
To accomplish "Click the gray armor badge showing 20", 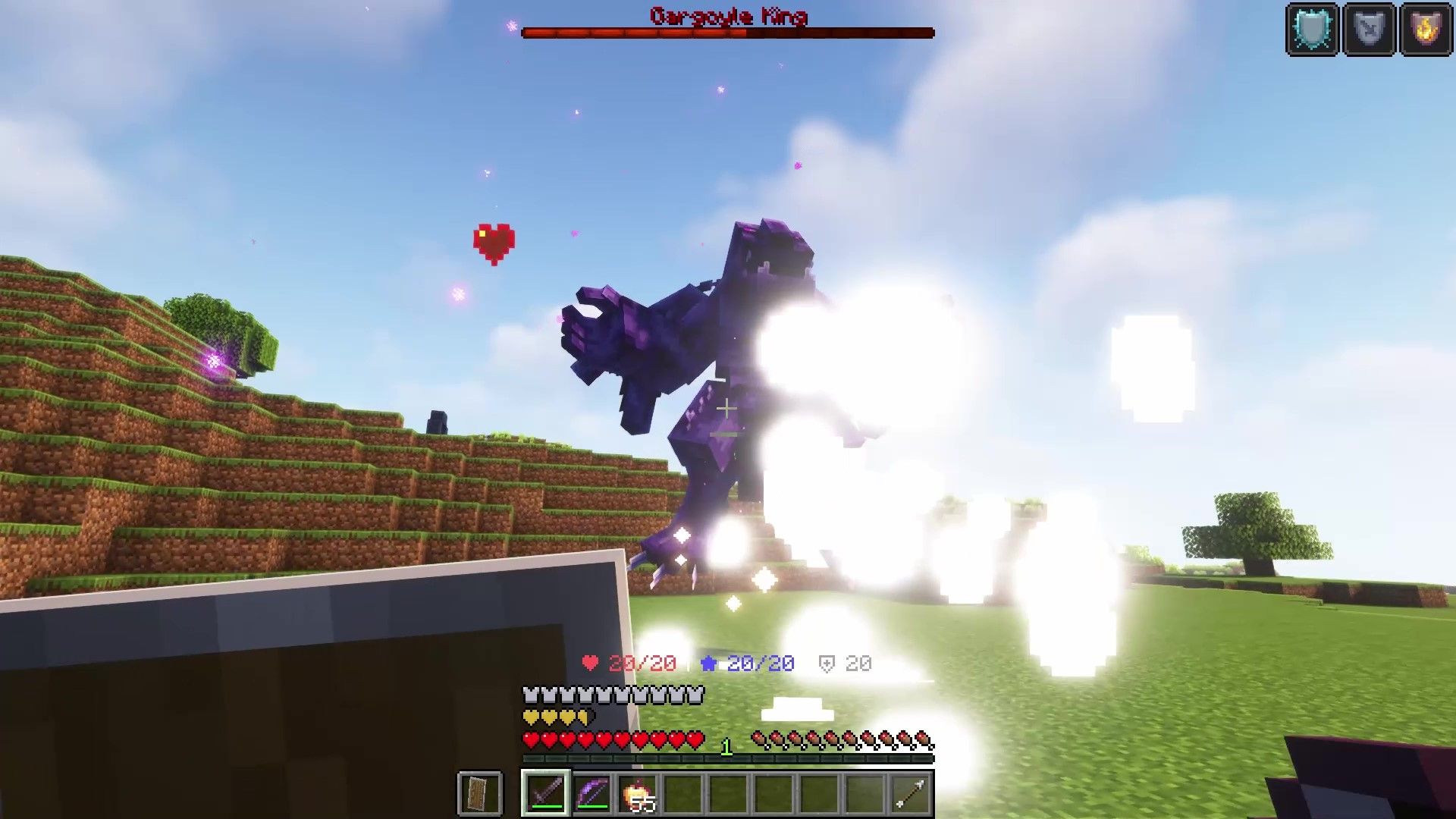I will click(x=843, y=662).
